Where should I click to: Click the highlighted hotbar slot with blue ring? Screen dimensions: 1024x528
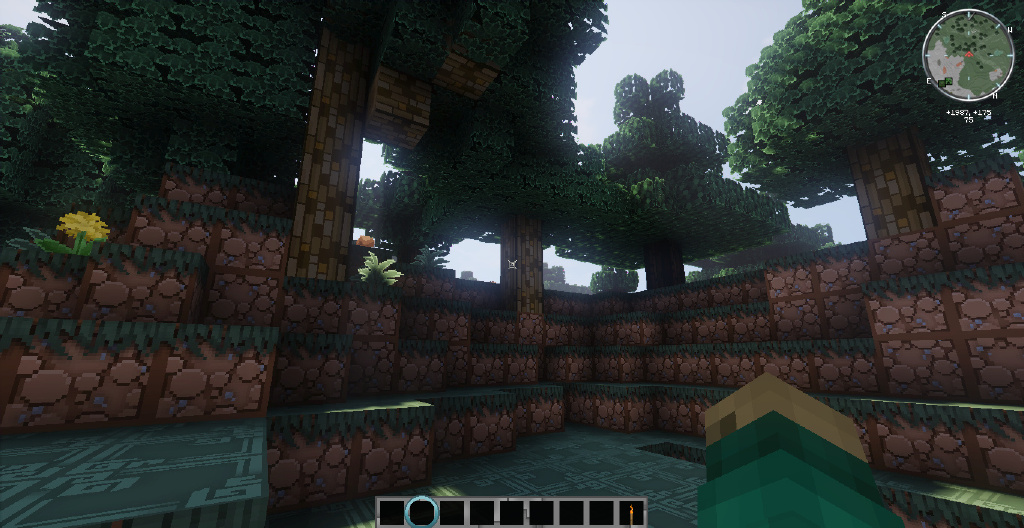pyautogui.click(x=422, y=512)
